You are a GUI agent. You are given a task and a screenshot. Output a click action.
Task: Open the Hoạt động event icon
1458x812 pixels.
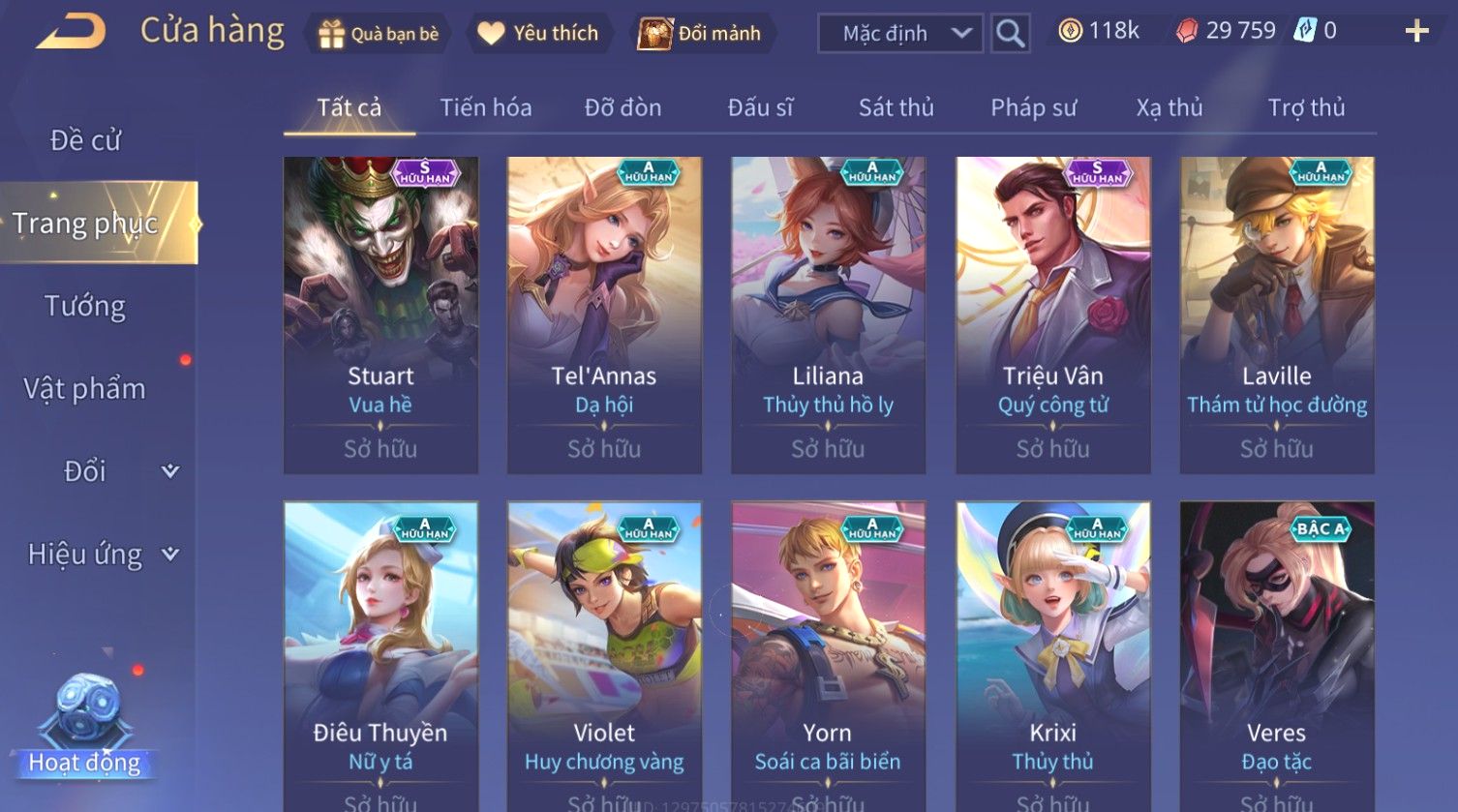coord(85,726)
